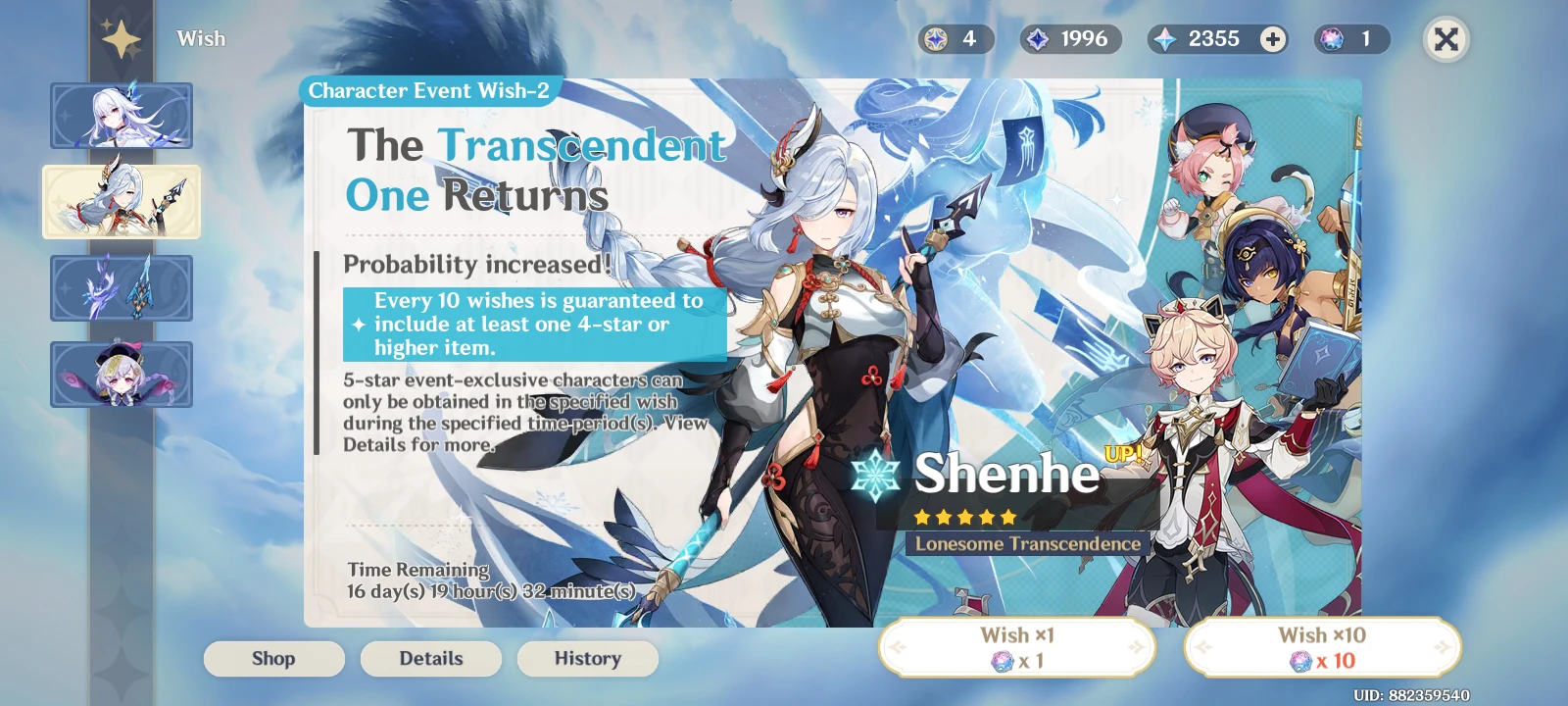
Task: Click the plus button to buy Primogems
Action: point(1271,39)
